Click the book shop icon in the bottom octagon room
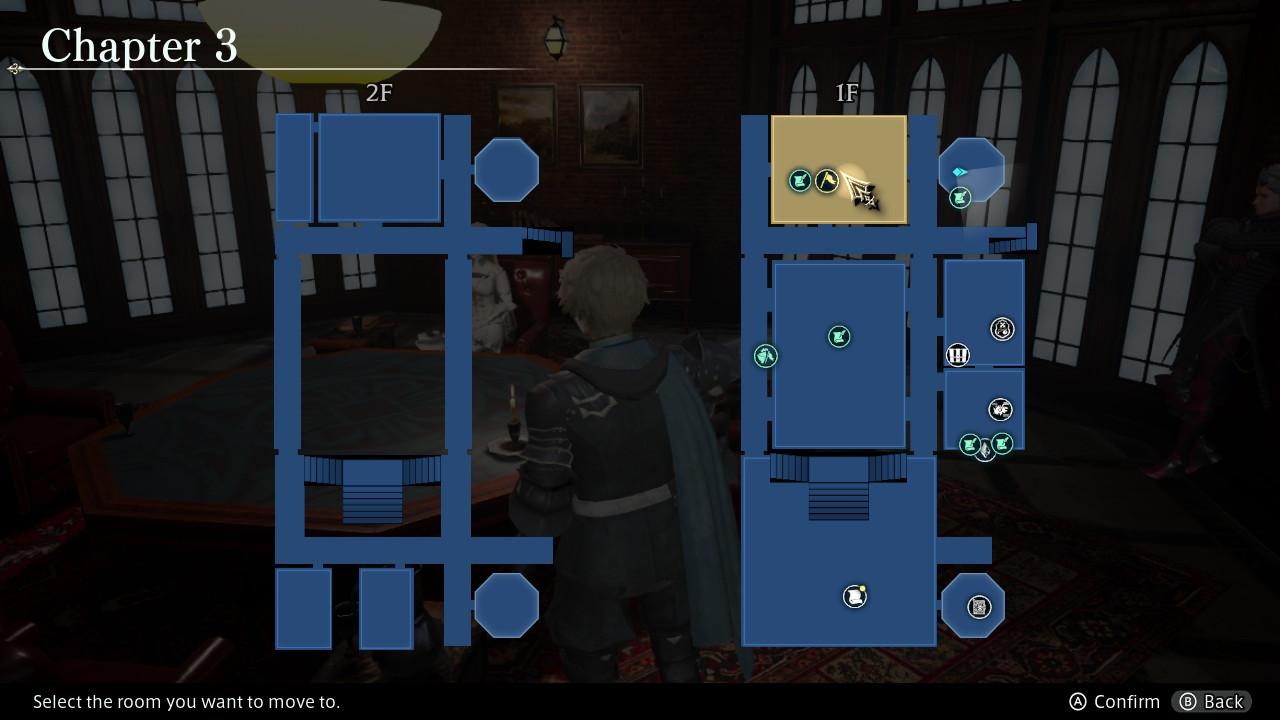The height and width of the screenshot is (720, 1280). point(977,606)
